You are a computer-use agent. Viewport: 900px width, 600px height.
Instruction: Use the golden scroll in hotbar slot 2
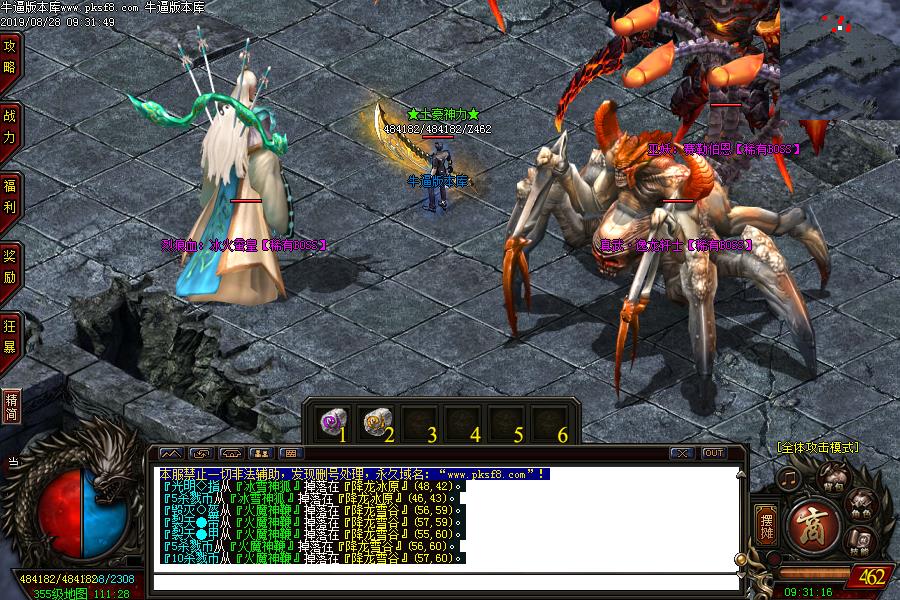click(x=375, y=421)
